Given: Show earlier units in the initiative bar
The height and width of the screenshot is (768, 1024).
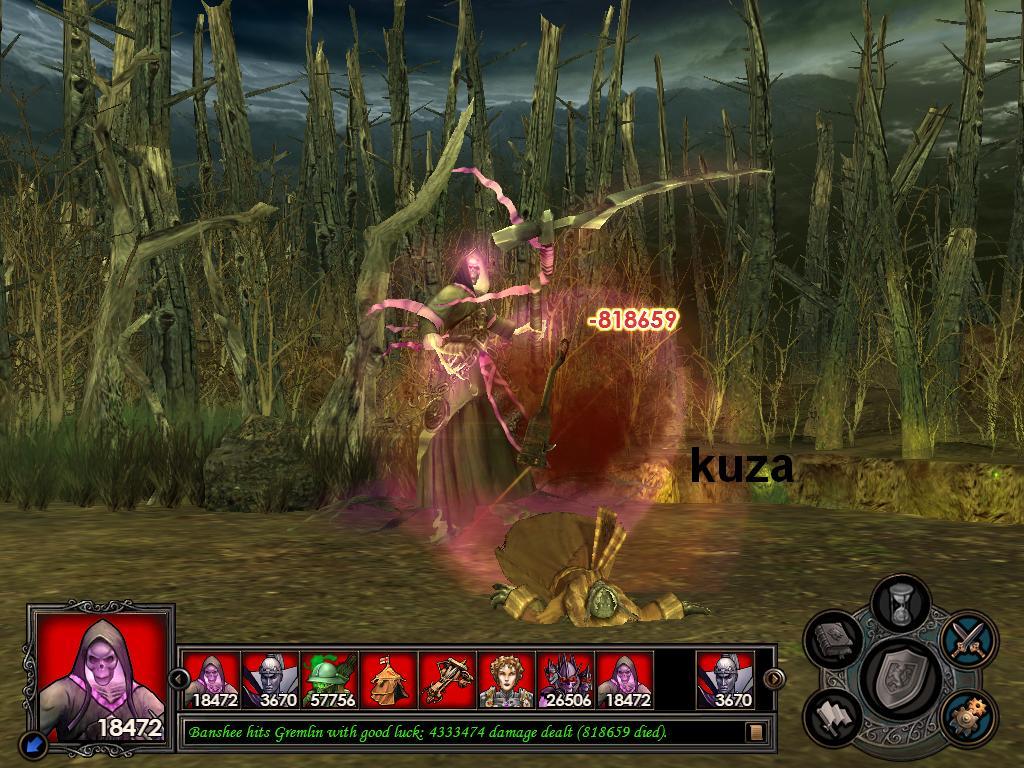Looking at the screenshot, I should coord(180,679).
